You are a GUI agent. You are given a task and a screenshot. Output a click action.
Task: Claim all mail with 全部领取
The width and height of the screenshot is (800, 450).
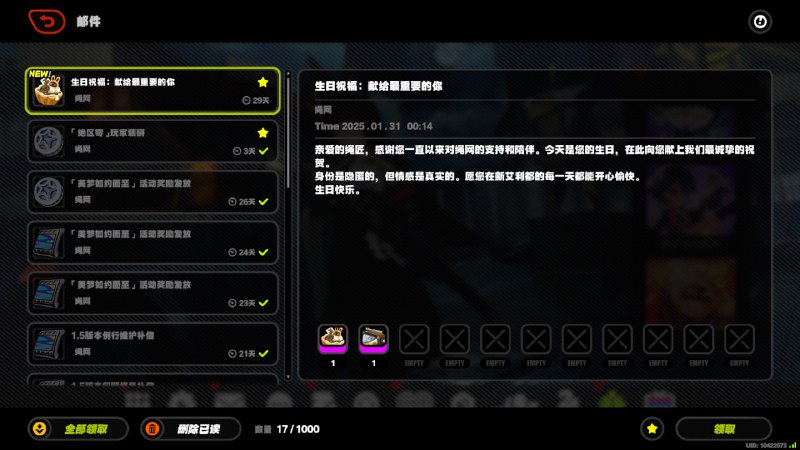pos(79,428)
